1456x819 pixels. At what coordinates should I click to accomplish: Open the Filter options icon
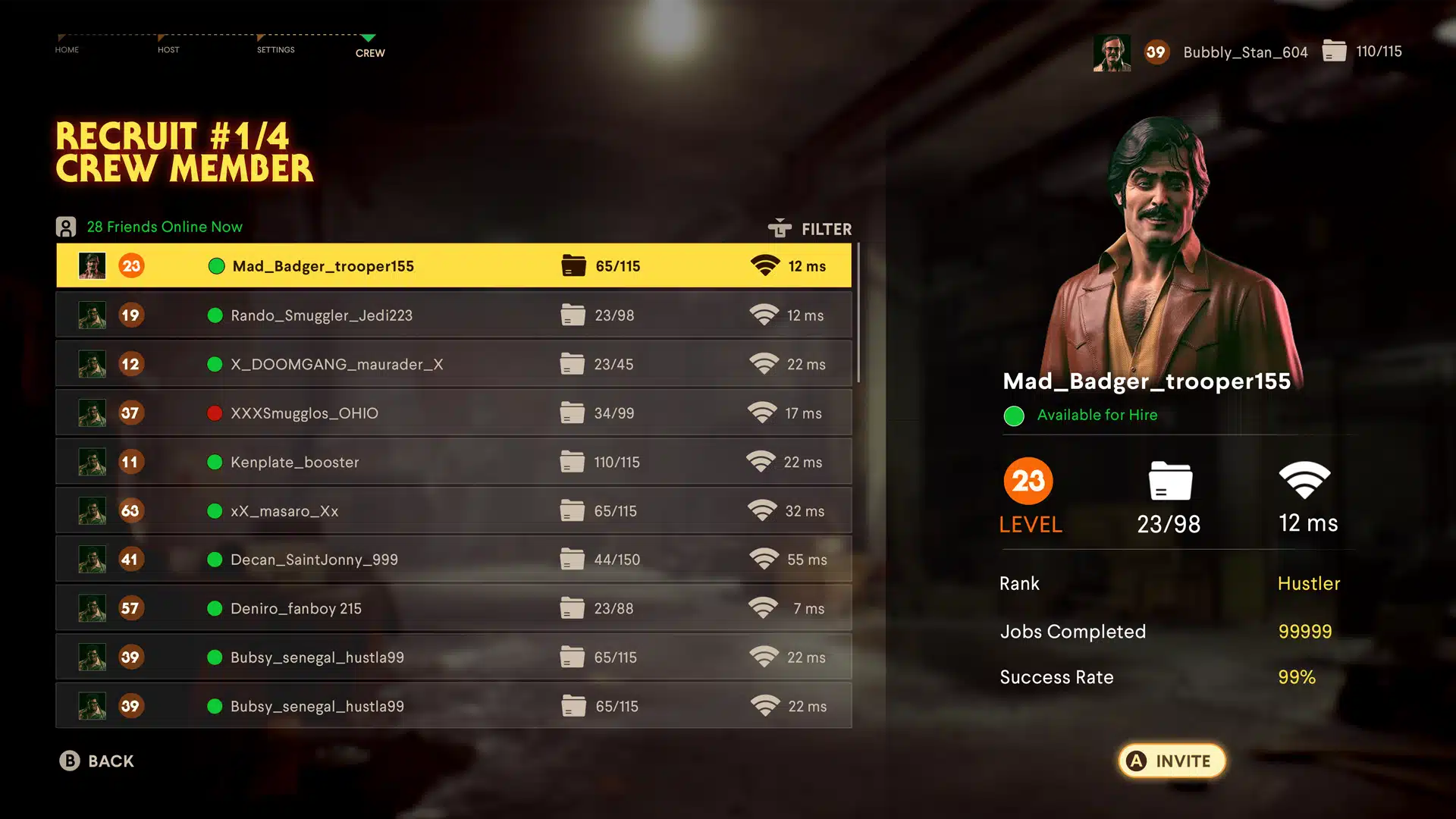(x=780, y=228)
